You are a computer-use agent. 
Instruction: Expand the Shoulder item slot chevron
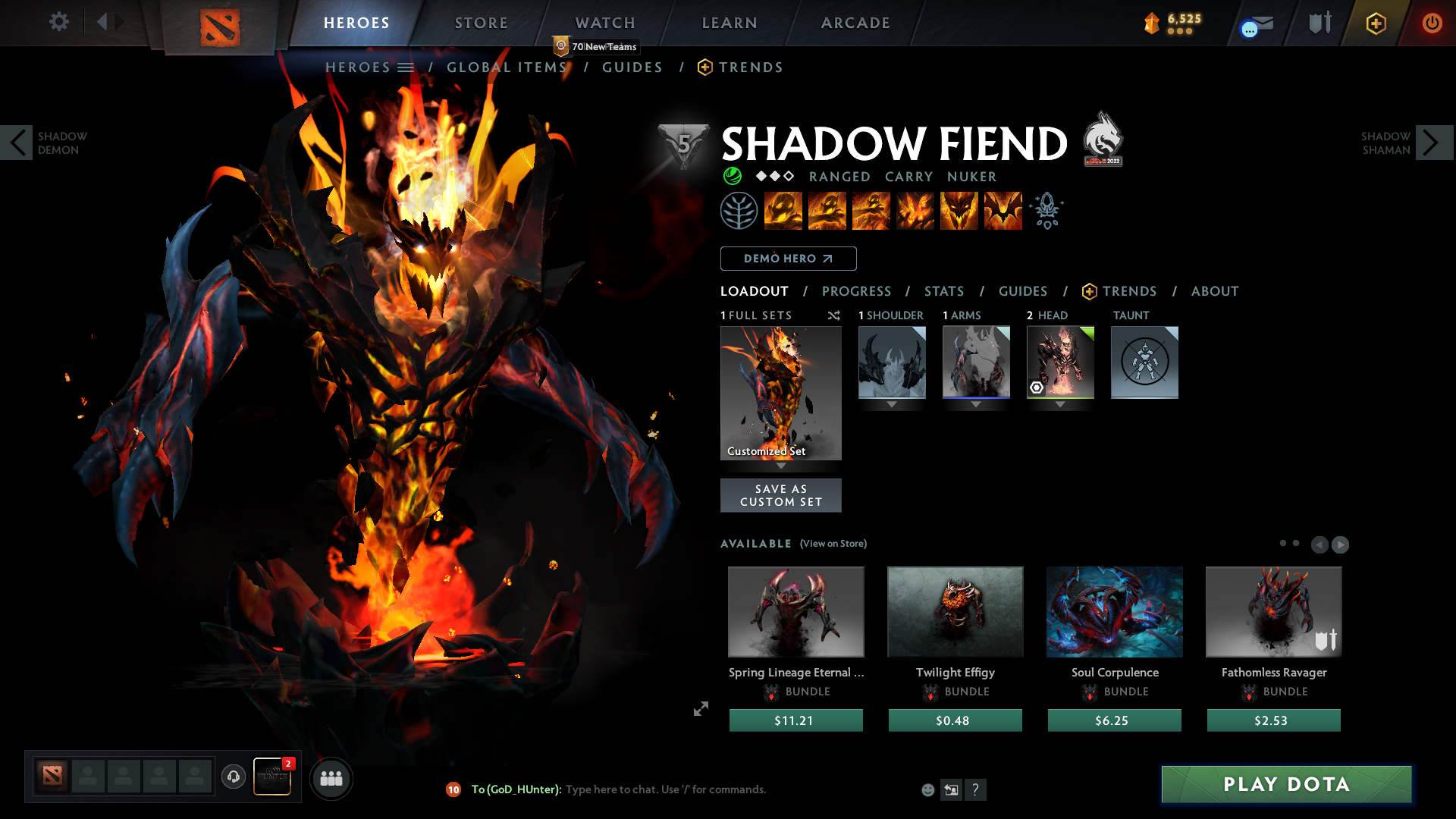tap(892, 404)
